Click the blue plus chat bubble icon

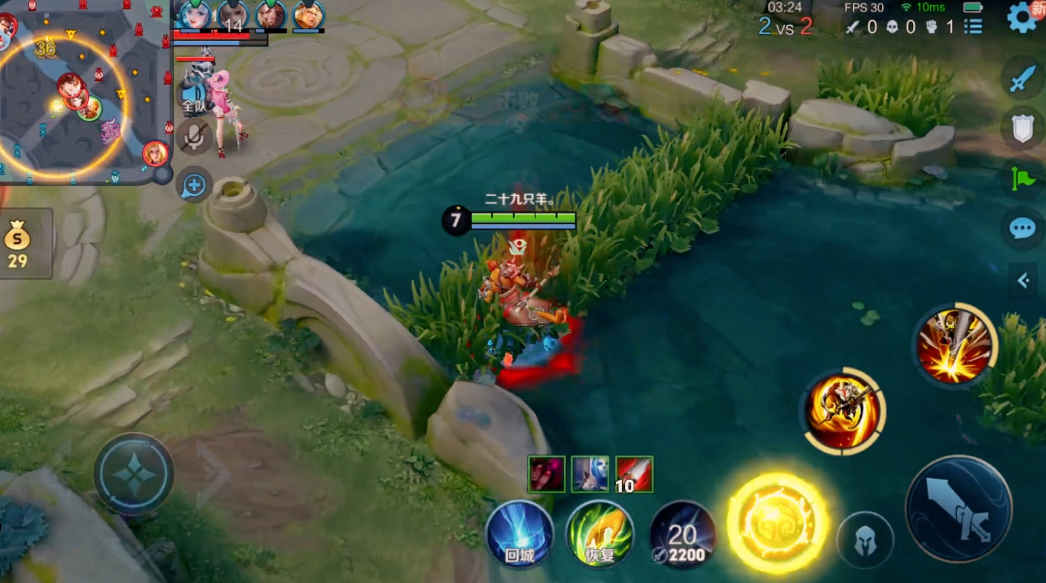[194, 184]
